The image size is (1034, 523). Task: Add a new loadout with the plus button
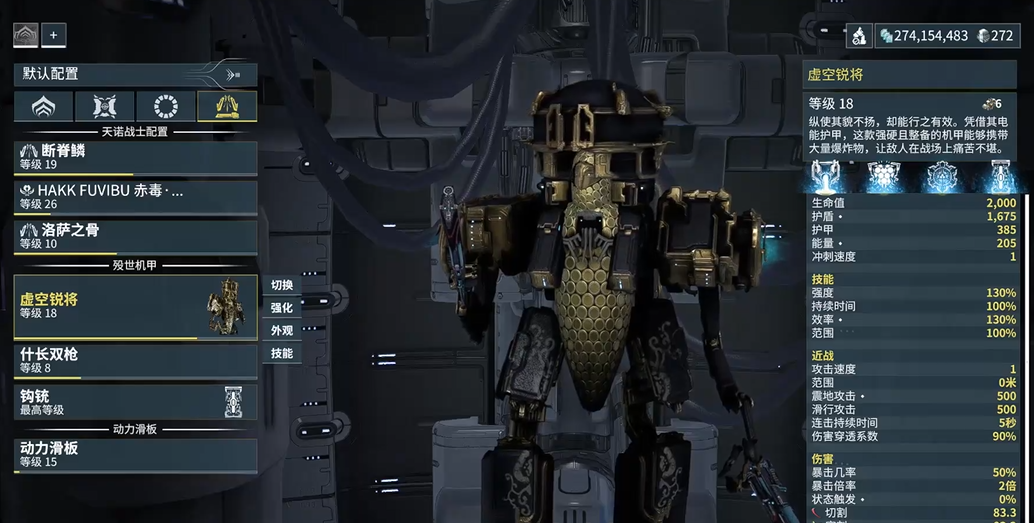(x=53, y=35)
